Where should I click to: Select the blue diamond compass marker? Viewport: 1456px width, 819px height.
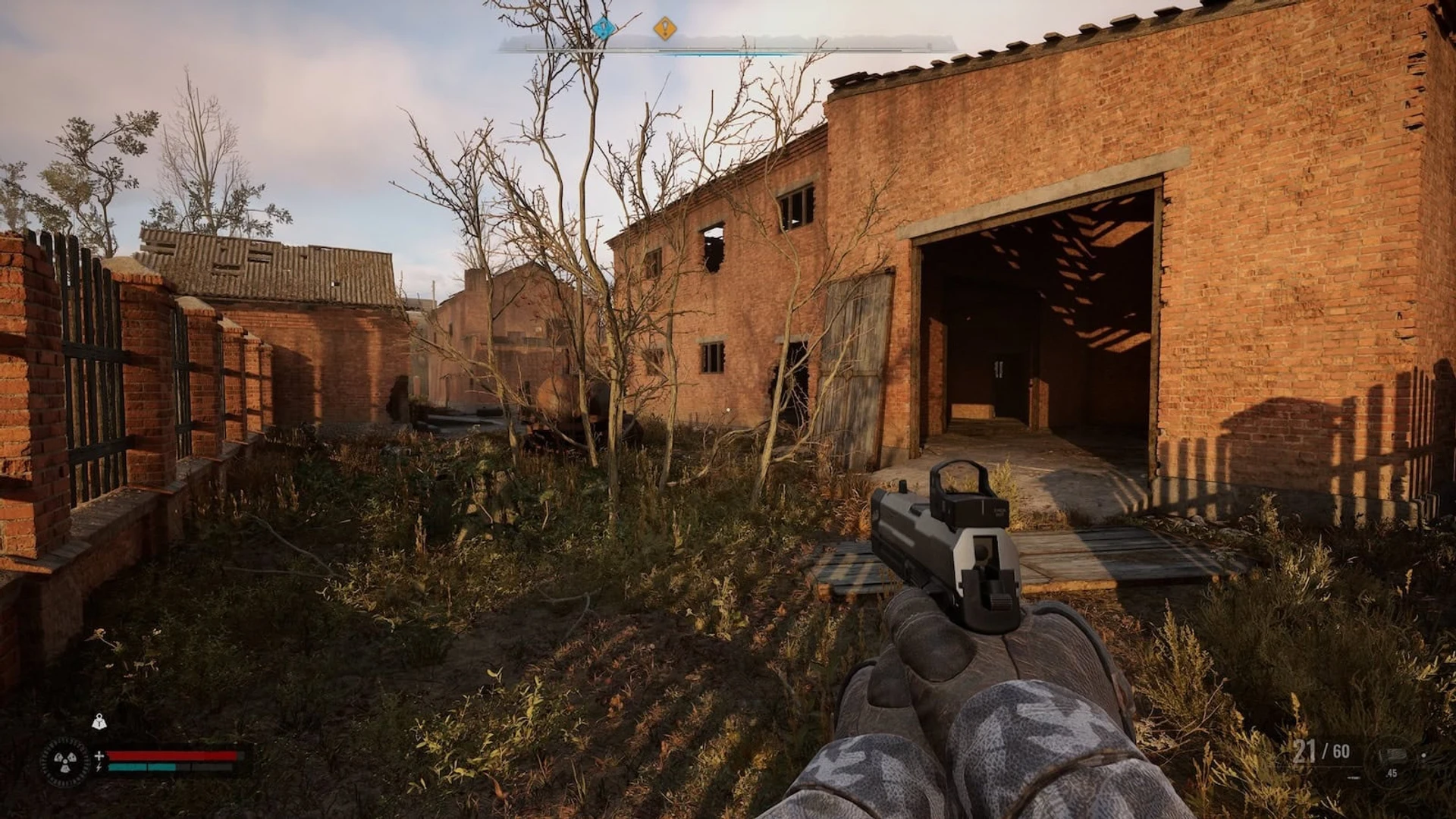coord(603,29)
